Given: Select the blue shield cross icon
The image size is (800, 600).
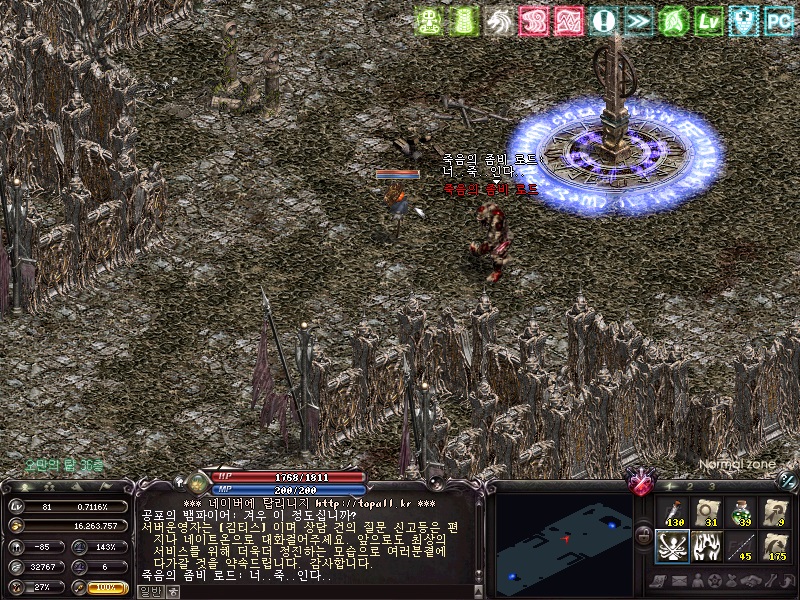Looking at the screenshot, I should 743,20.
